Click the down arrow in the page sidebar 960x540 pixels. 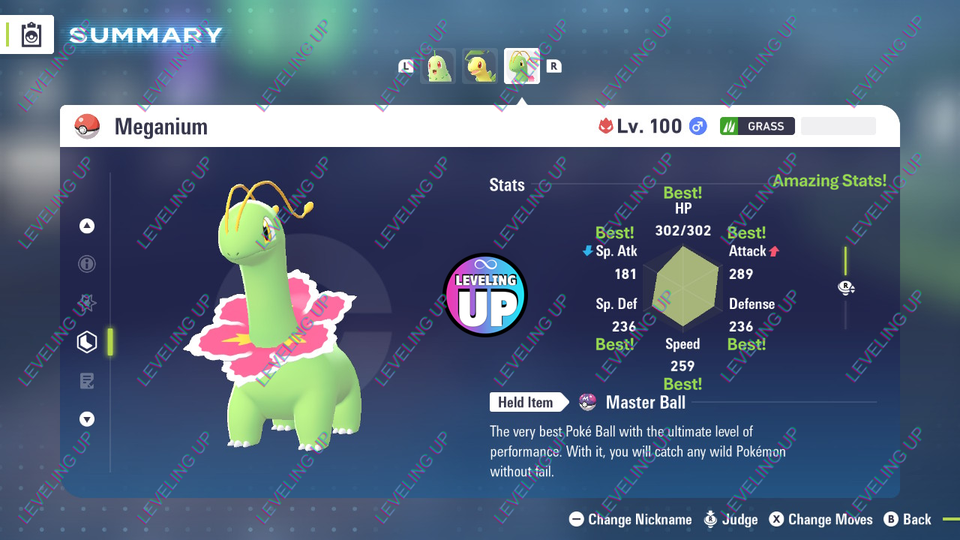[x=87, y=419]
